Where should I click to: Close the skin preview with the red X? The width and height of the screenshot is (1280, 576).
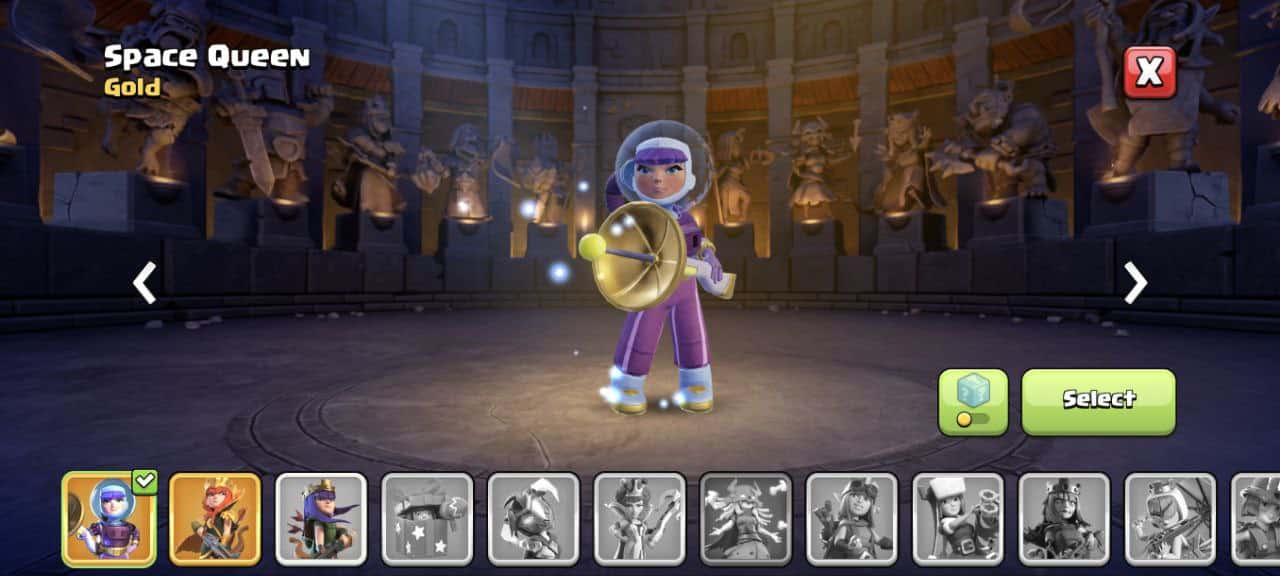(1149, 72)
